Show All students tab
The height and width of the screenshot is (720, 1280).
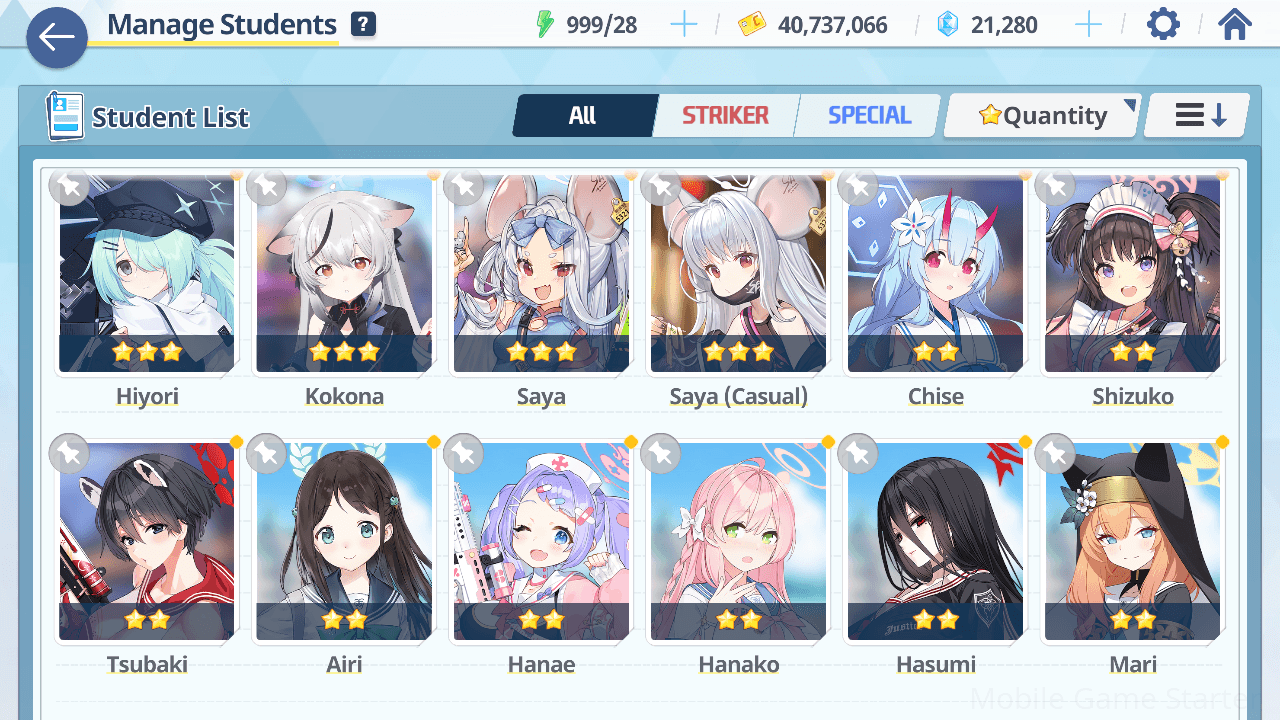[x=583, y=116]
